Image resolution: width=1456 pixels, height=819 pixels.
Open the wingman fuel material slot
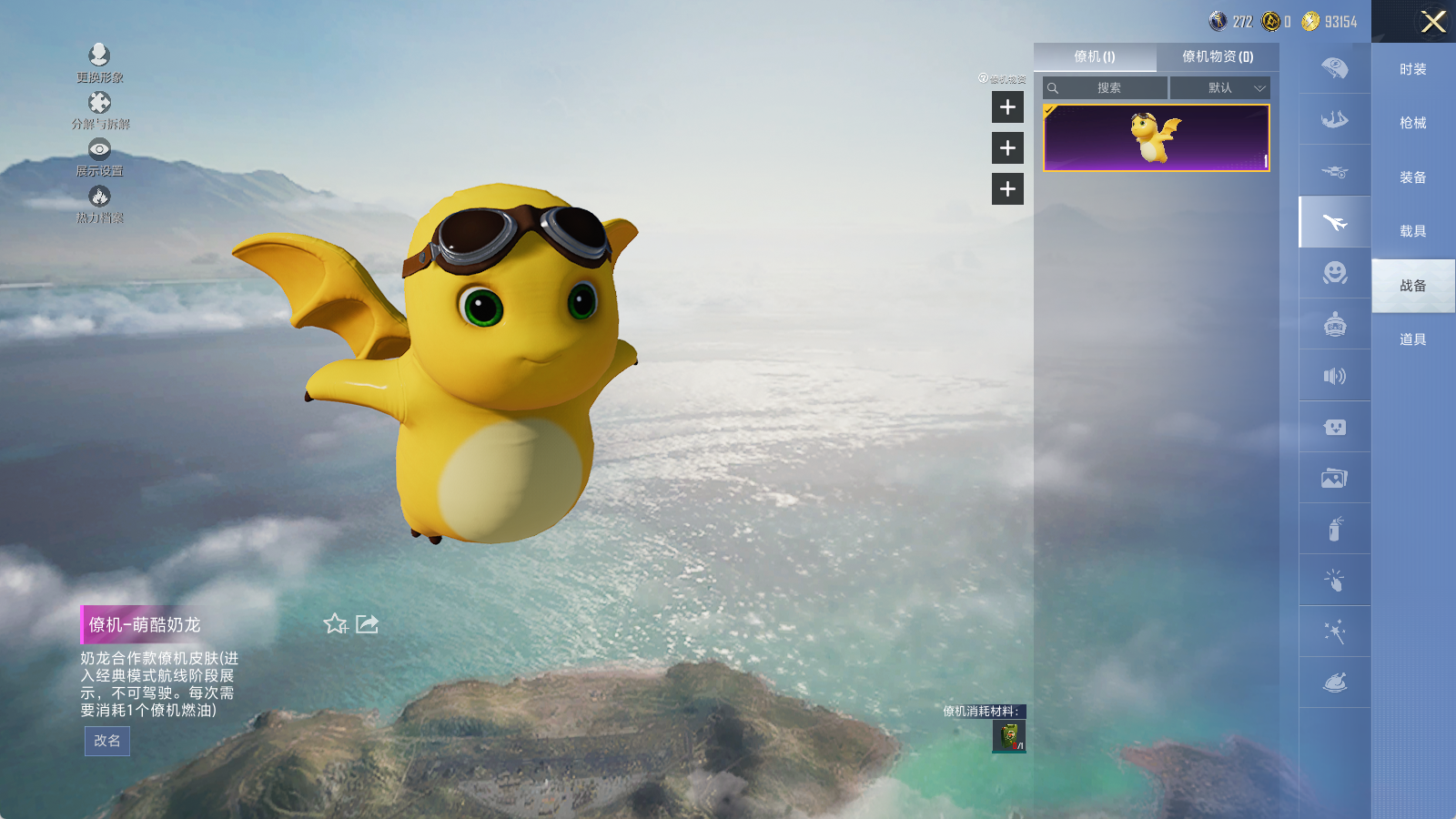point(1009,736)
